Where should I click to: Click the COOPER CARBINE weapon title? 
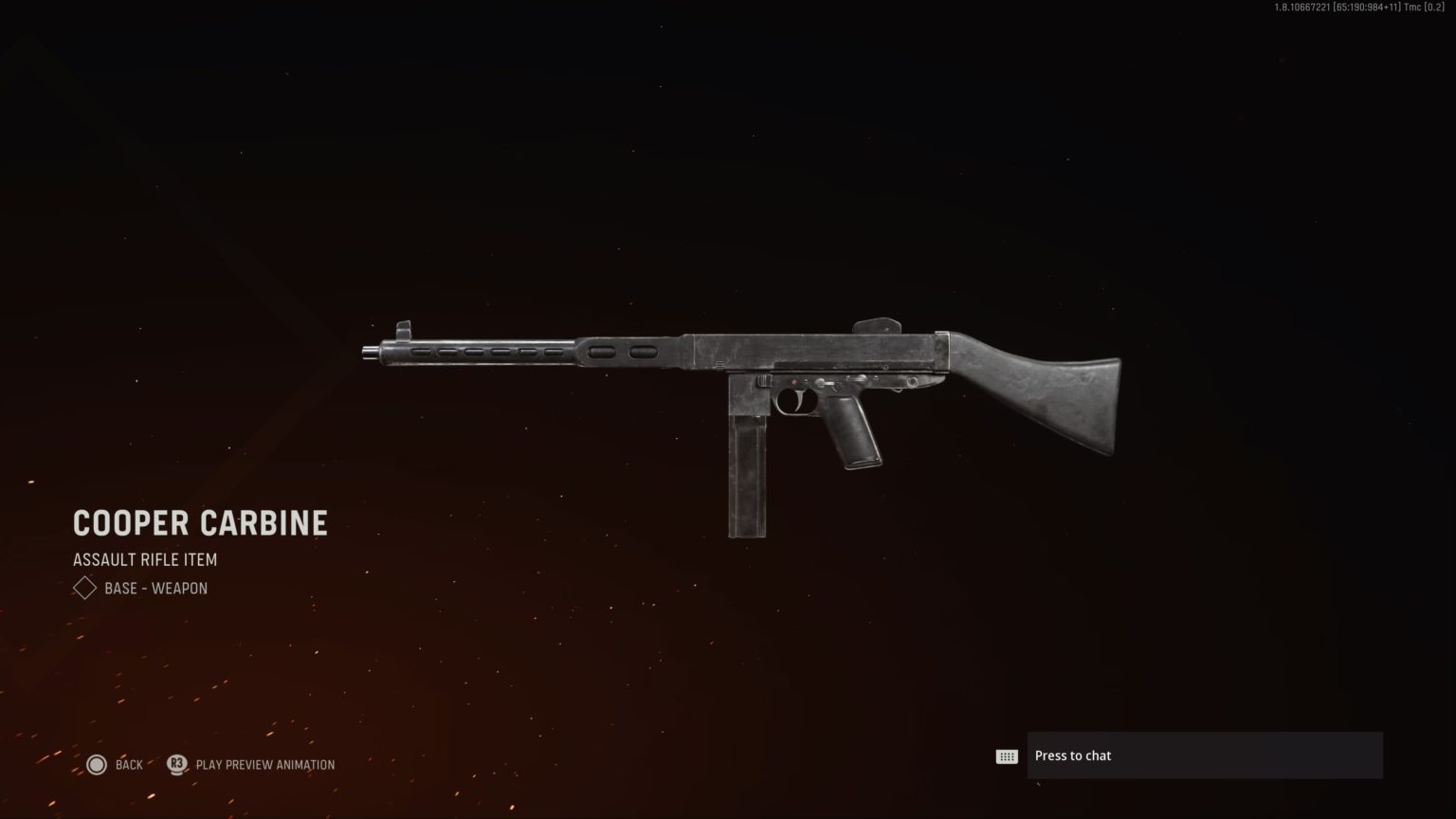tap(200, 522)
